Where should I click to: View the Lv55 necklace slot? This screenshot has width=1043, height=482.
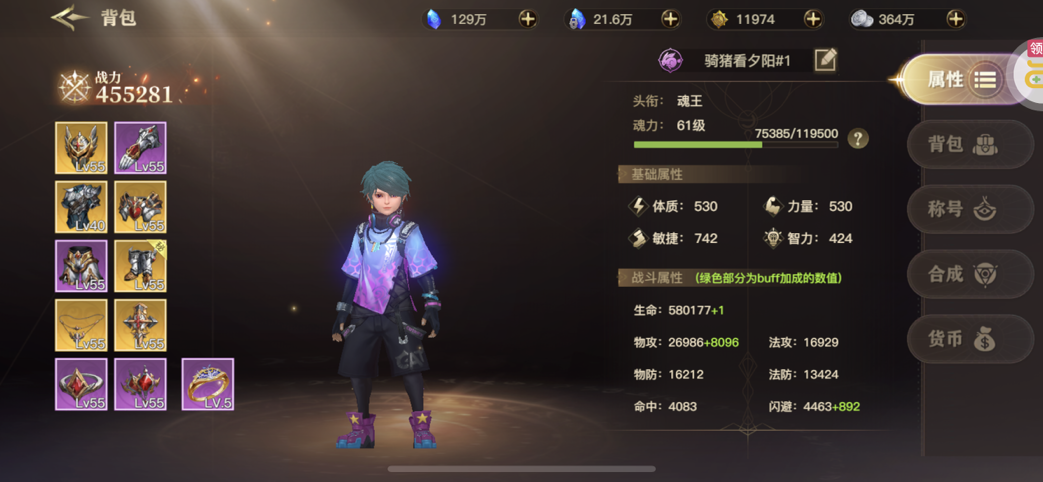click(x=81, y=325)
